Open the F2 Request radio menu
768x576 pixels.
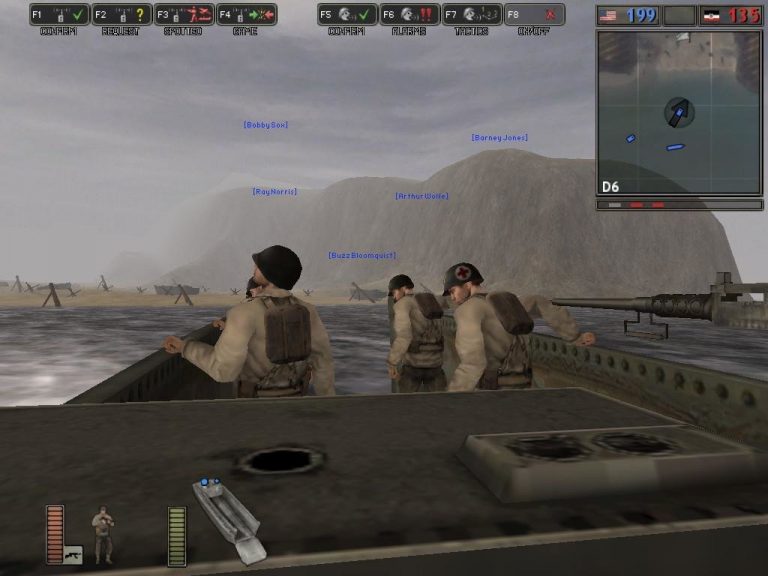121,15
